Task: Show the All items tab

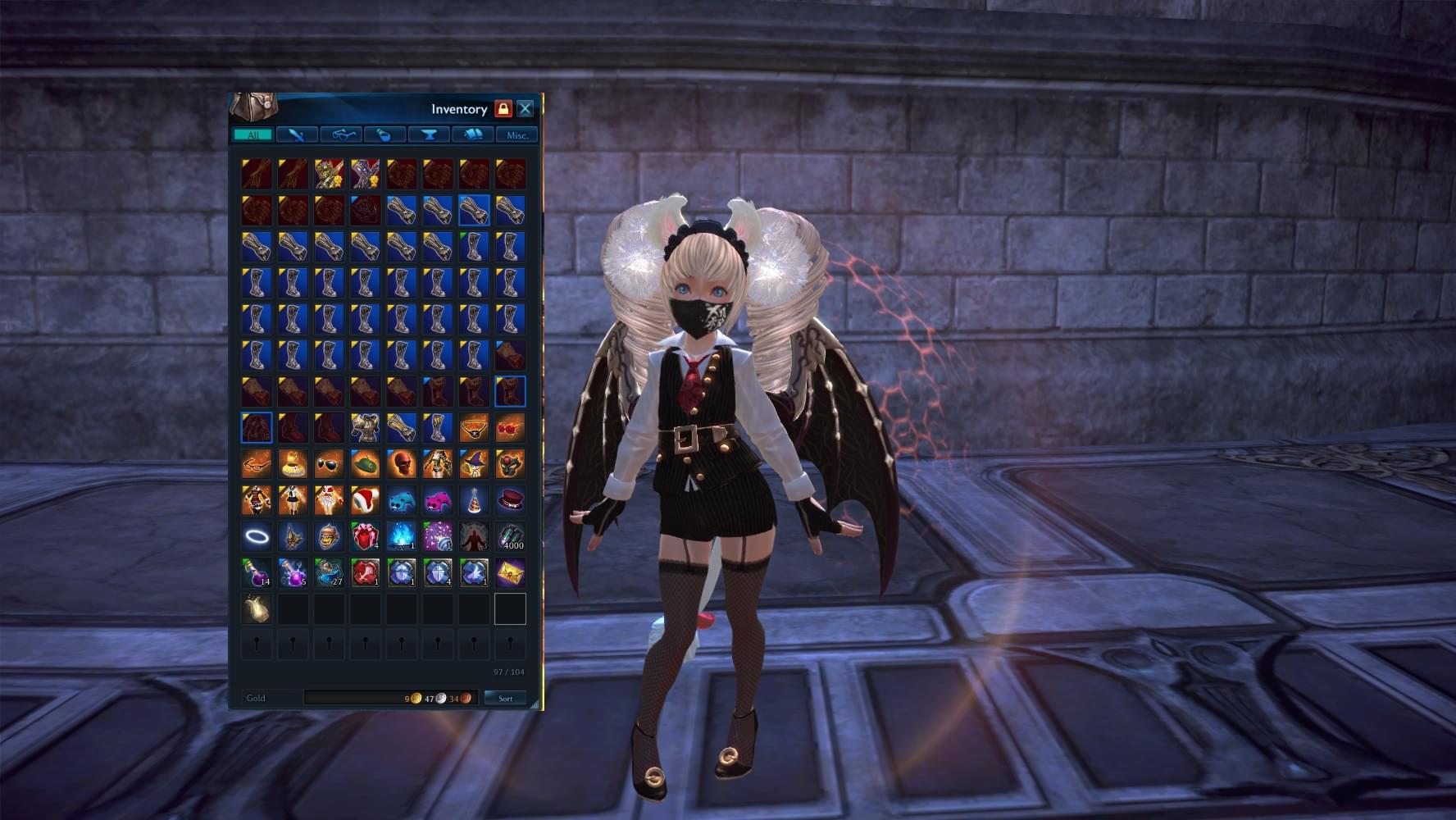Action: tap(253, 134)
